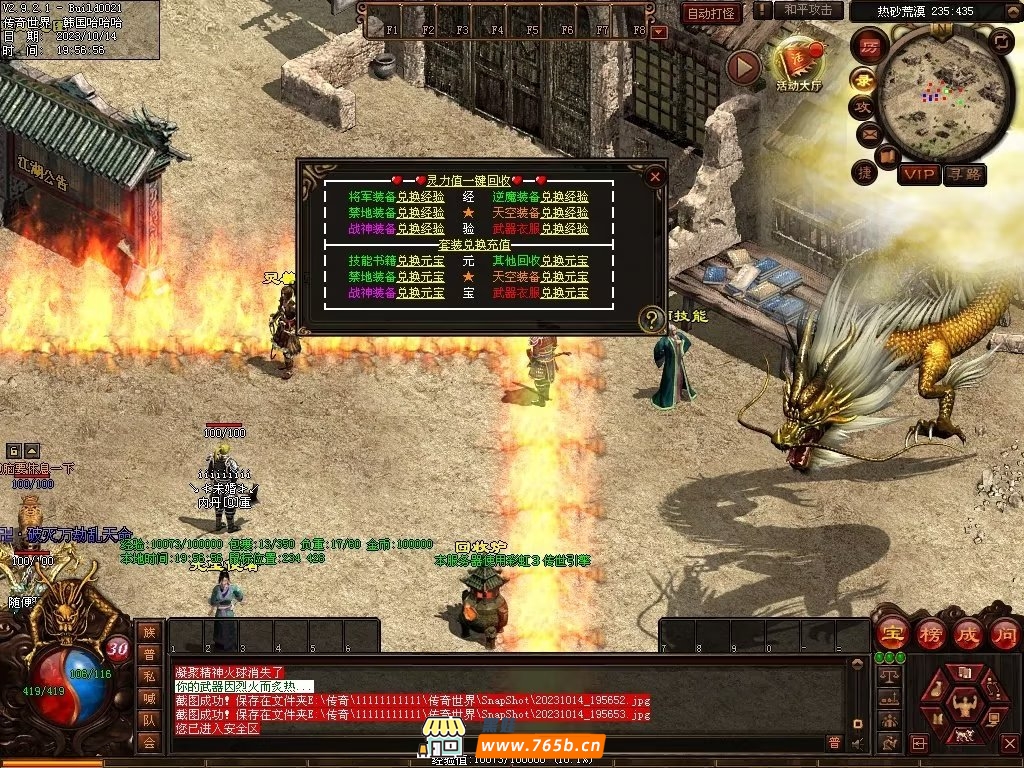Click the round play arrow button
The width and height of the screenshot is (1024, 768).
743,67
